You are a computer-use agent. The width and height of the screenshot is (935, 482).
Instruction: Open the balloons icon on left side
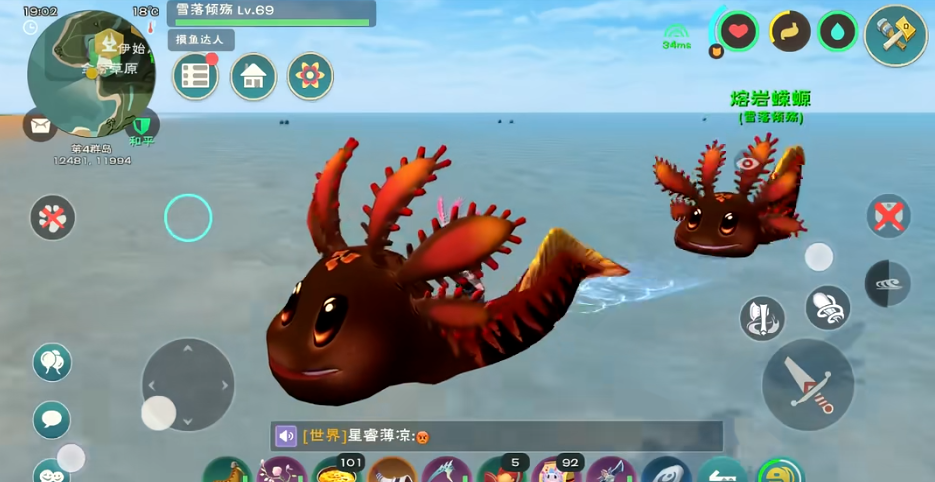tap(52, 362)
